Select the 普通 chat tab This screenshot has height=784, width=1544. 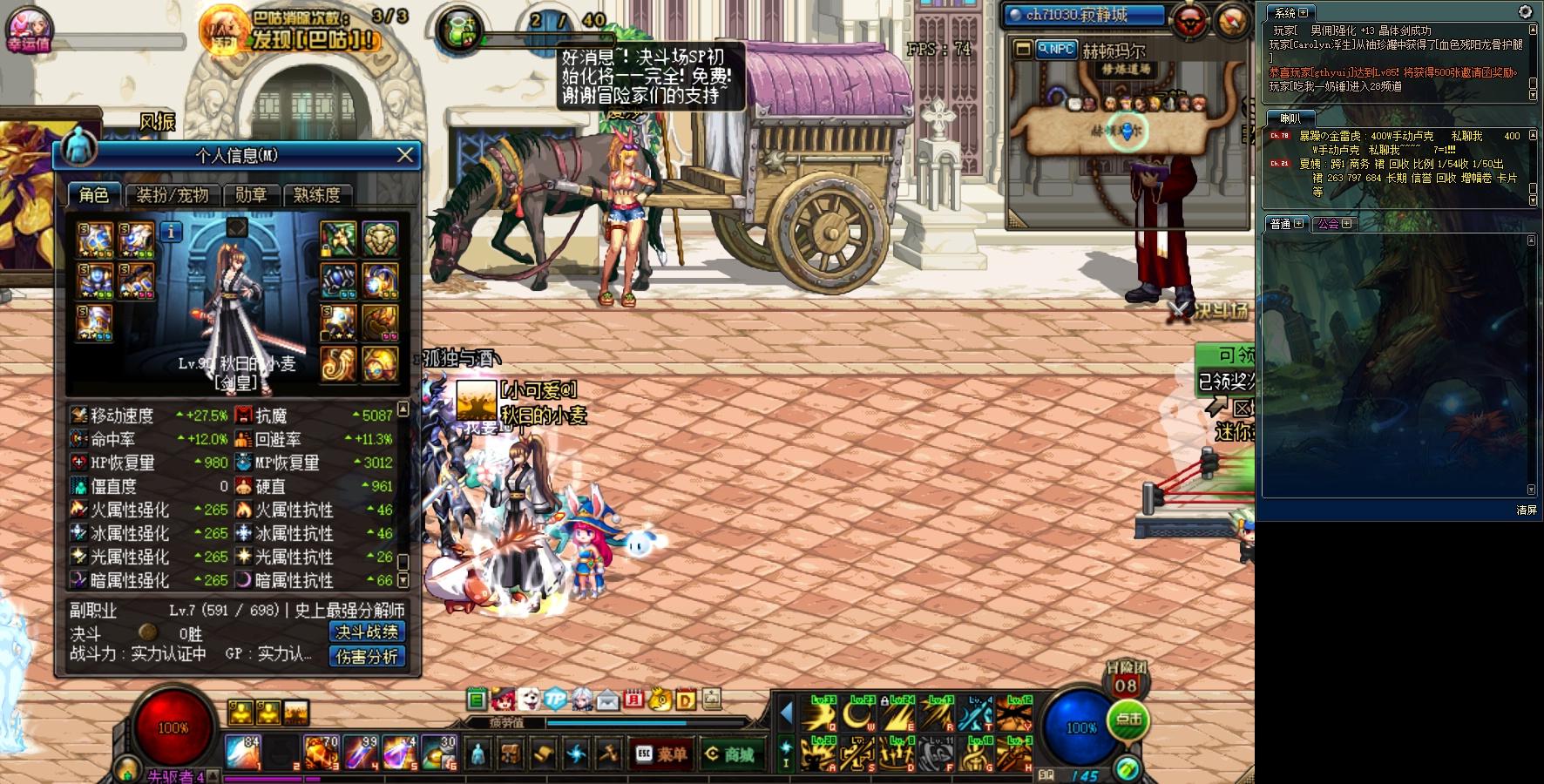(1286, 224)
